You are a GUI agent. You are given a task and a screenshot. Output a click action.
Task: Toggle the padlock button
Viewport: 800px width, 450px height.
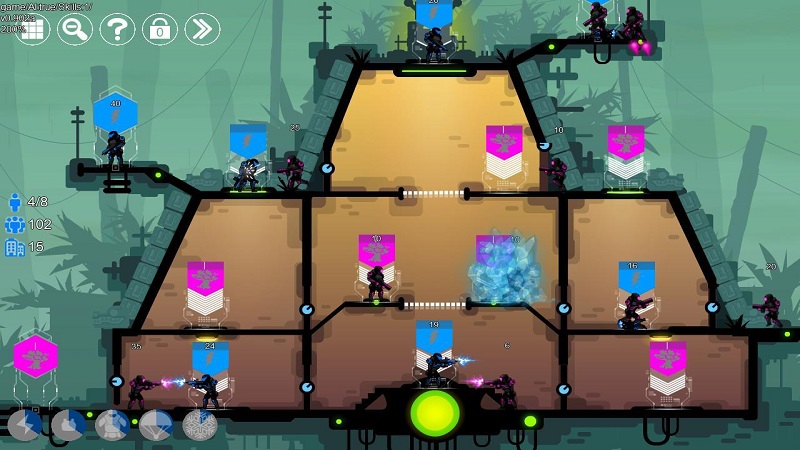point(159,28)
